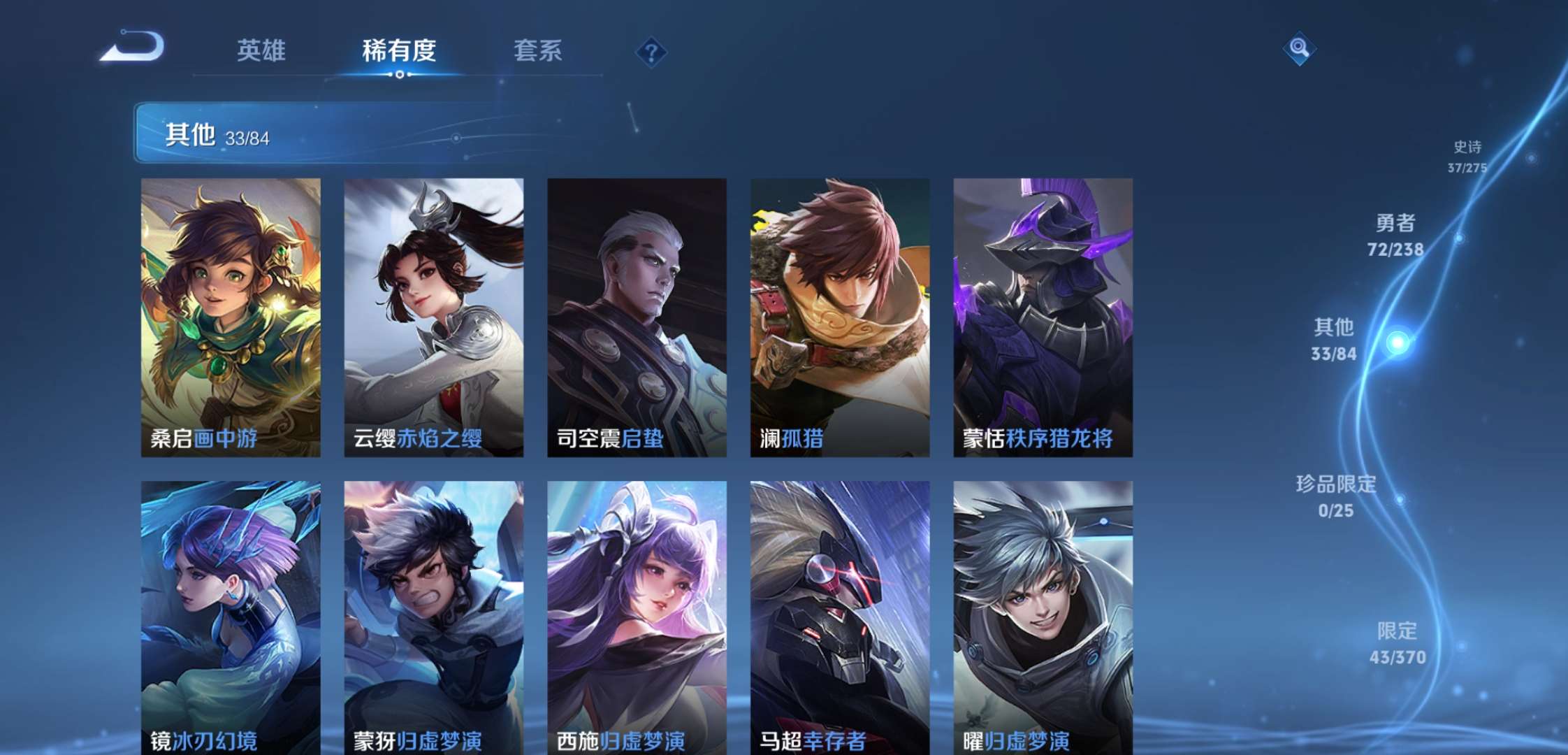
Task: Switch to the 英雄 tab
Action: pyautogui.click(x=262, y=50)
